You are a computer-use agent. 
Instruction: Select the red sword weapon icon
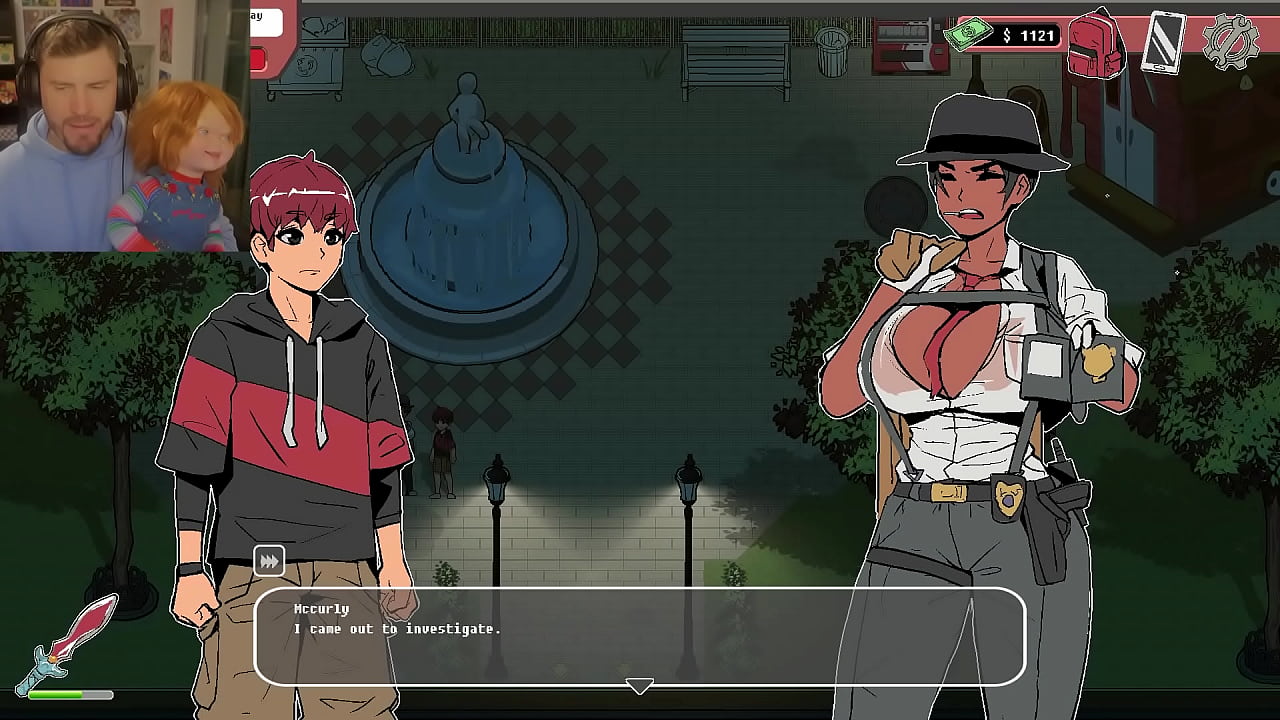[72, 638]
